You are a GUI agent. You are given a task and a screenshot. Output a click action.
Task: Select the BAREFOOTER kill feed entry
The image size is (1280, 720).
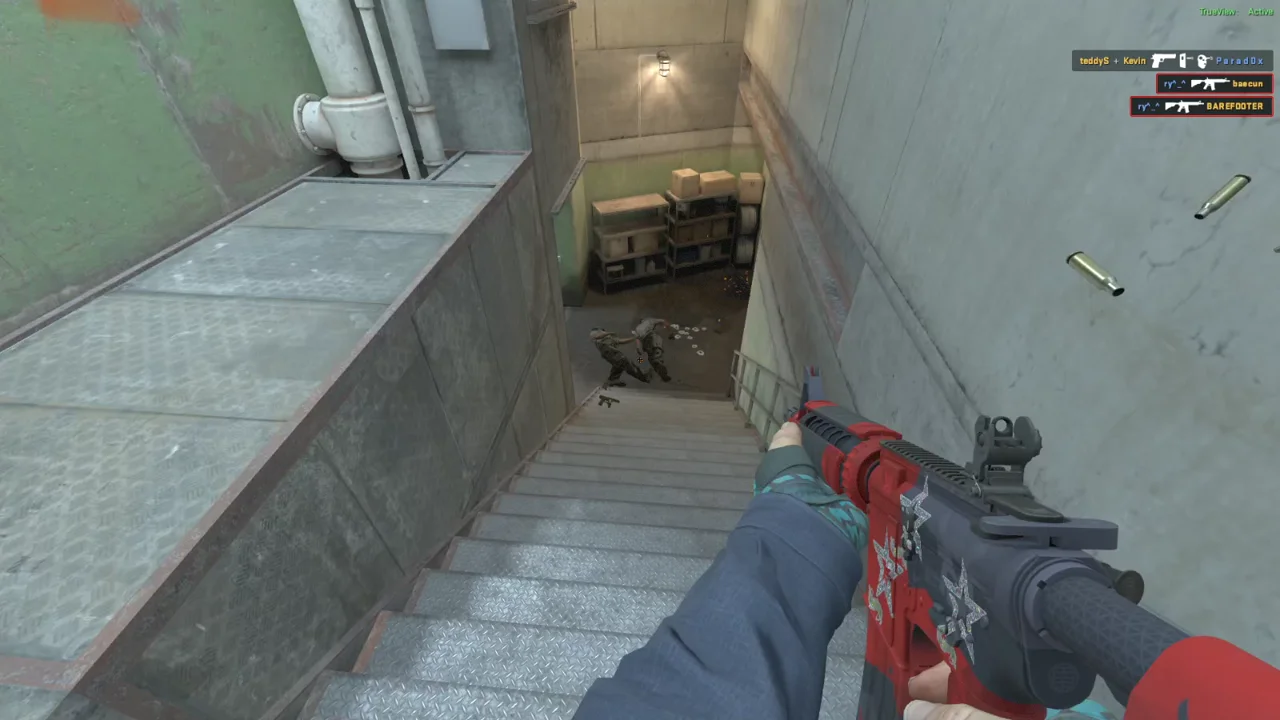1201,106
